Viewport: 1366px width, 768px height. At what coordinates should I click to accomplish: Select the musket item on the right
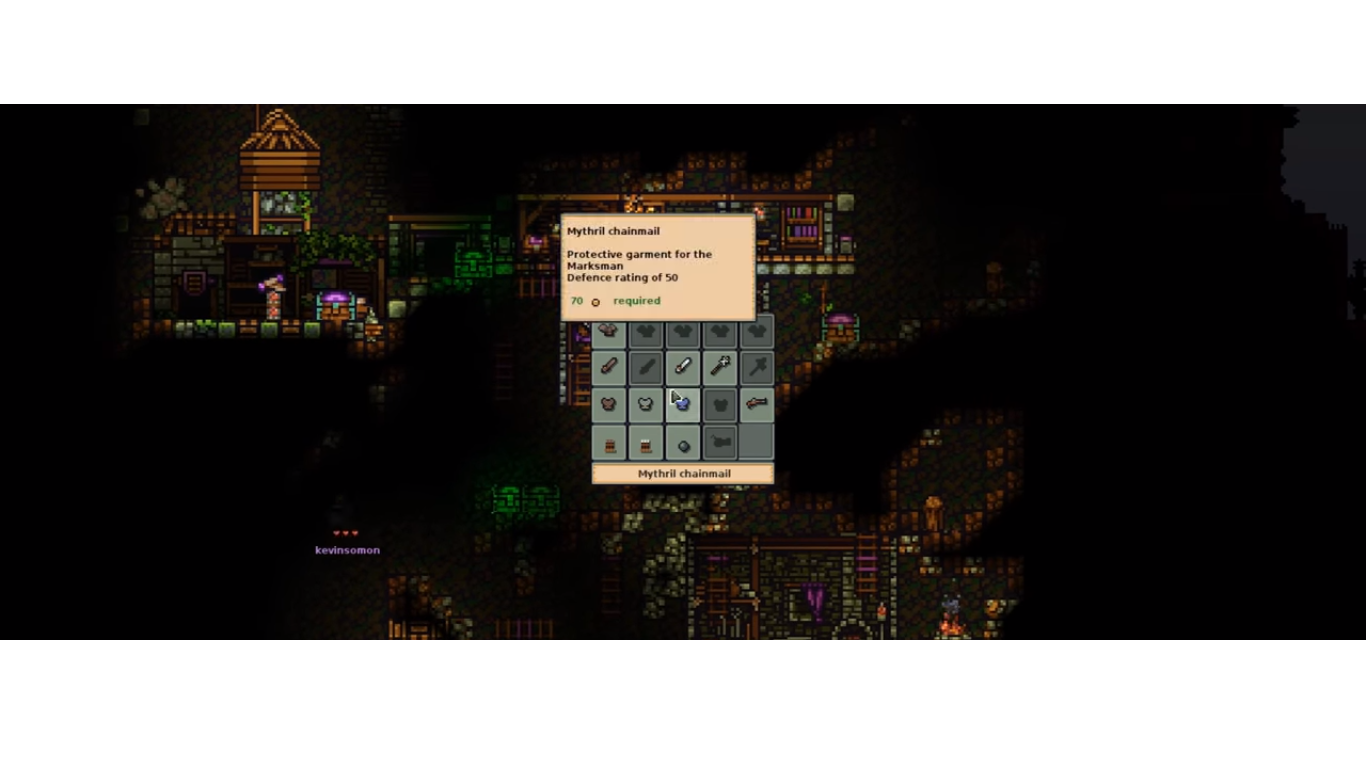[x=757, y=404]
